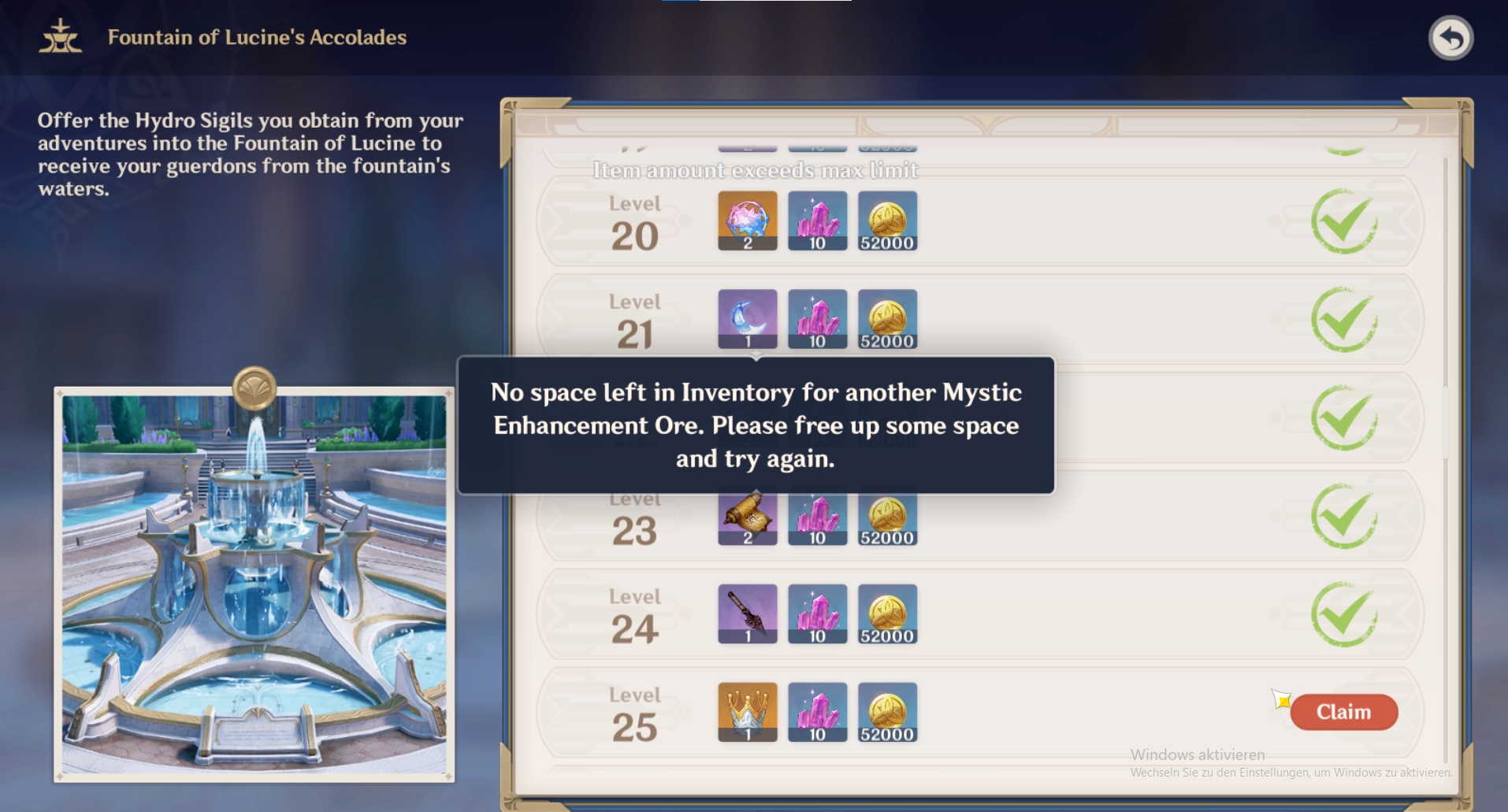
Task: Select the scroll reward icon at Level 23
Action: pos(747,516)
